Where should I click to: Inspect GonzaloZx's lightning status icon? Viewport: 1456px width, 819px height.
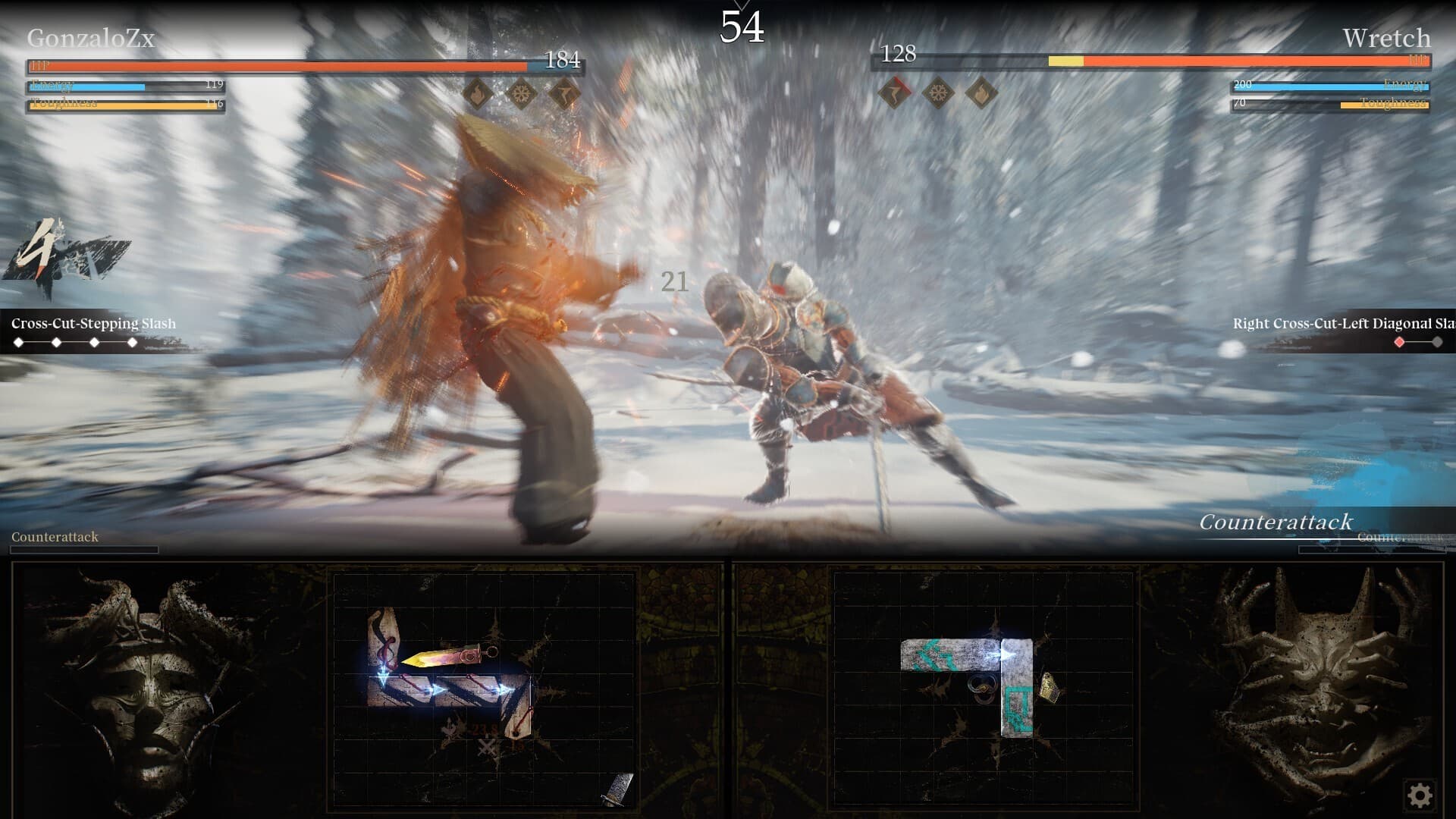point(565,94)
